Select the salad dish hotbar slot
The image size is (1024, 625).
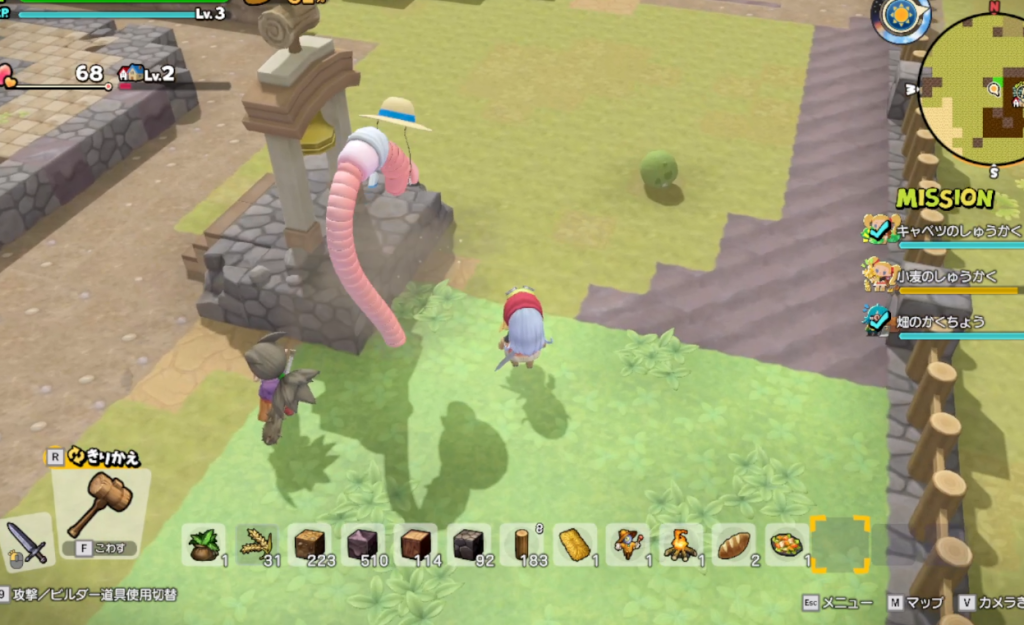pyautogui.click(x=786, y=545)
